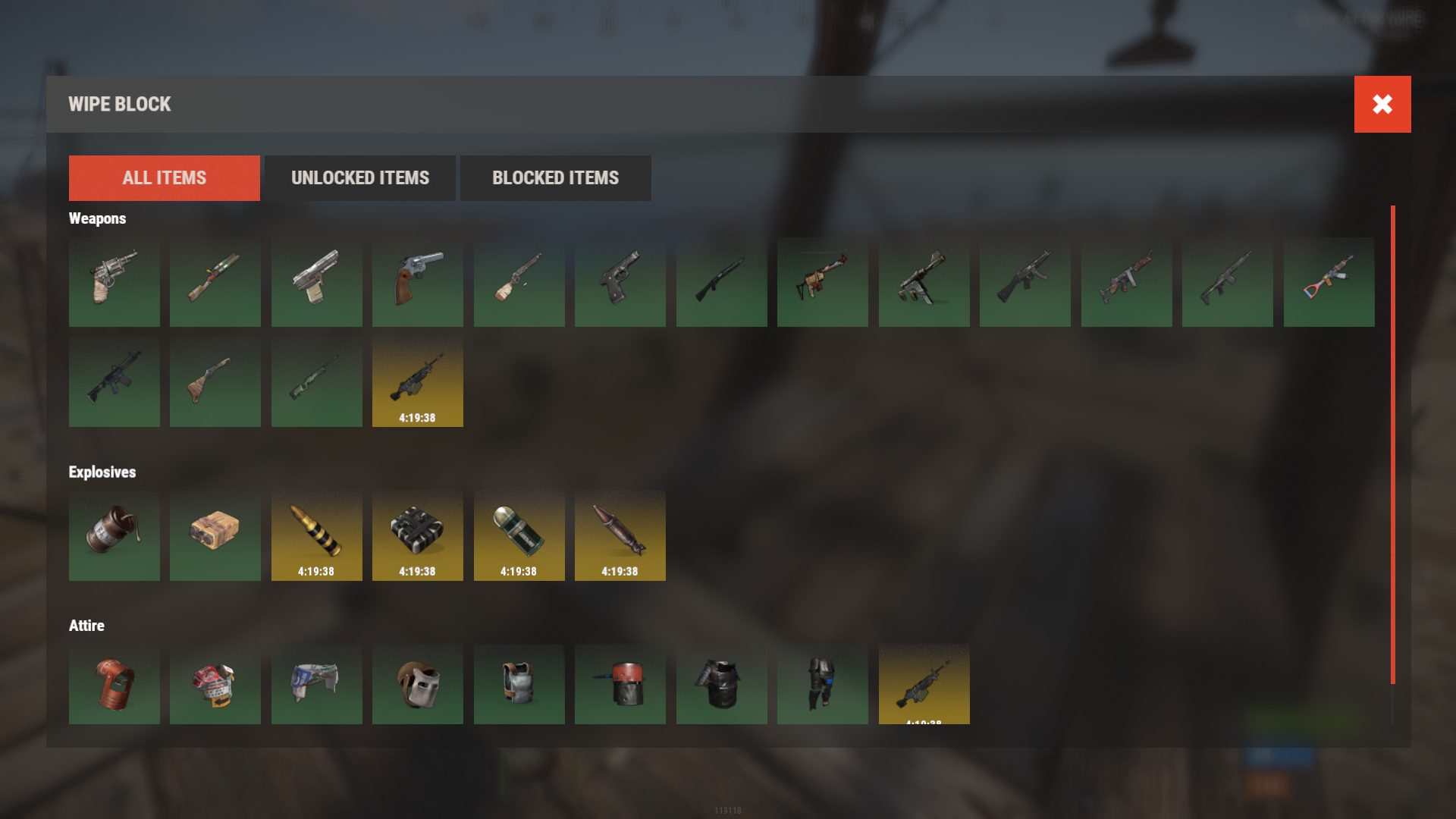Viewport: 1456px width, 819px height.
Task: Switch to the Unlocked Items tab
Action: coord(360,178)
